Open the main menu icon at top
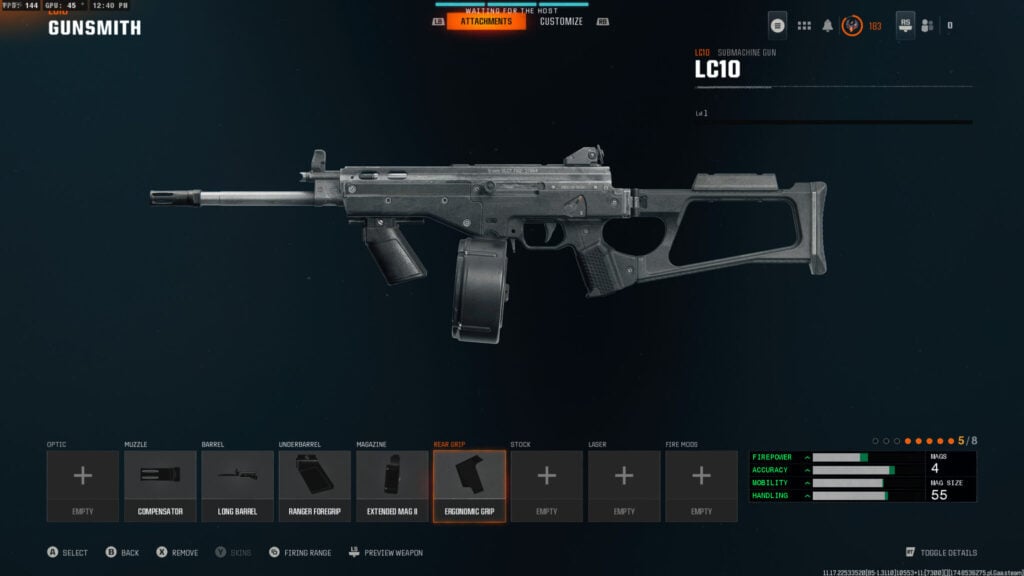Screen dimensions: 1024x576 pyautogui.click(x=778, y=25)
